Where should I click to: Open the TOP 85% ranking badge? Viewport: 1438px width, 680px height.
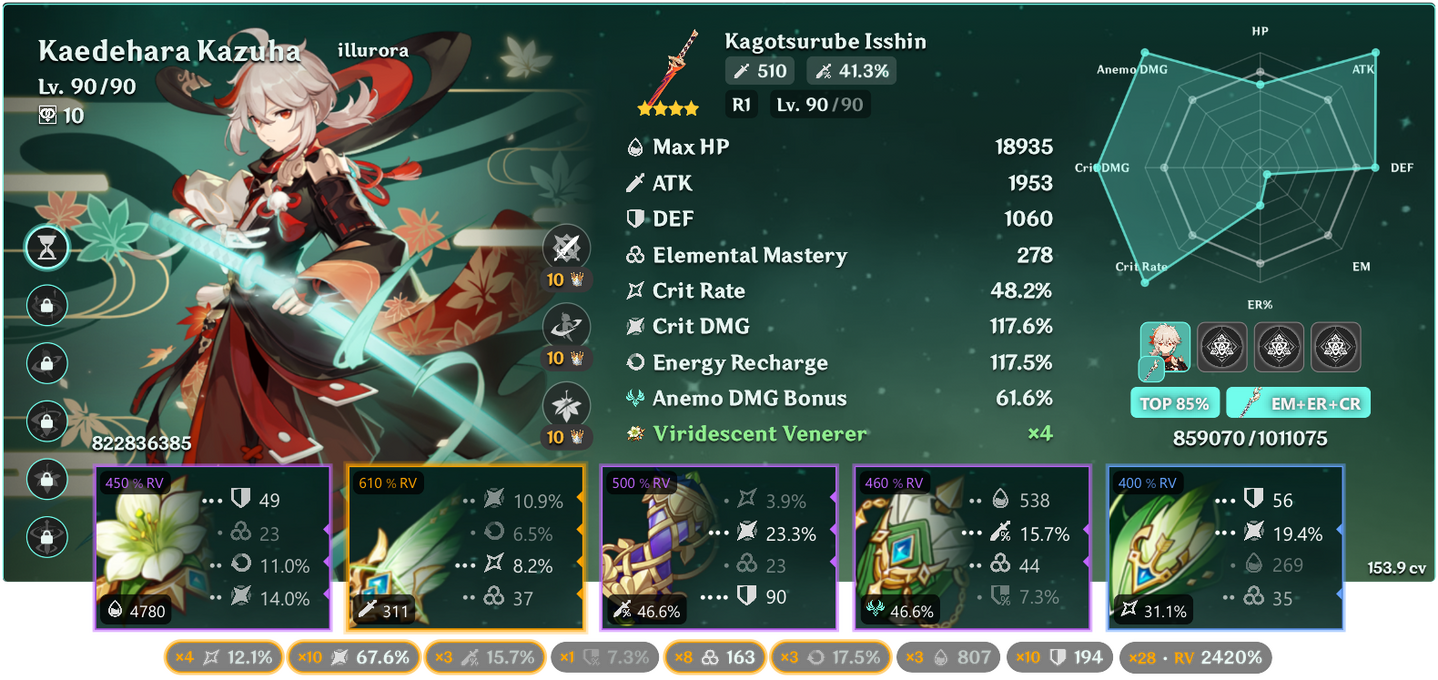click(1173, 404)
